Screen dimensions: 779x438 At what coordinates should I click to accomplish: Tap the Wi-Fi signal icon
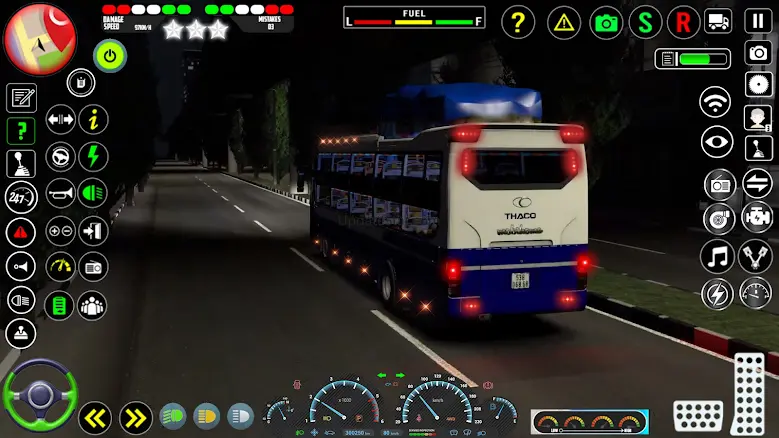(x=716, y=102)
